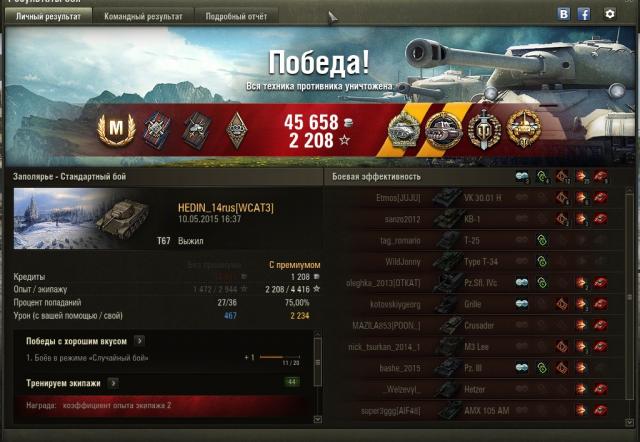Select the bashe_2015 Pz. III row
This screenshot has width=640, height=442.
coord(470,368)
